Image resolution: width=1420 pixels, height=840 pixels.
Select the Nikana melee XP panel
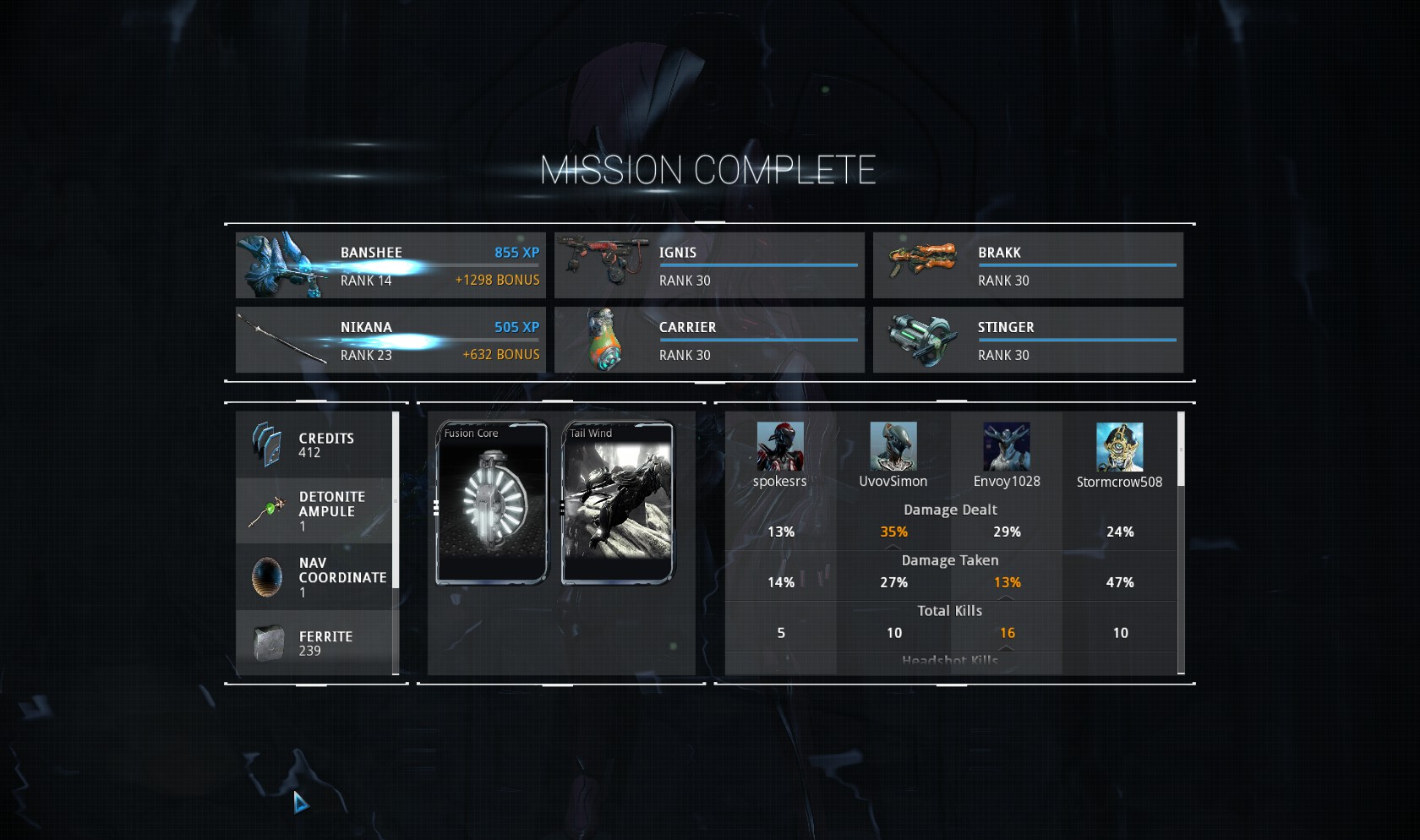(x=390, y=340)
